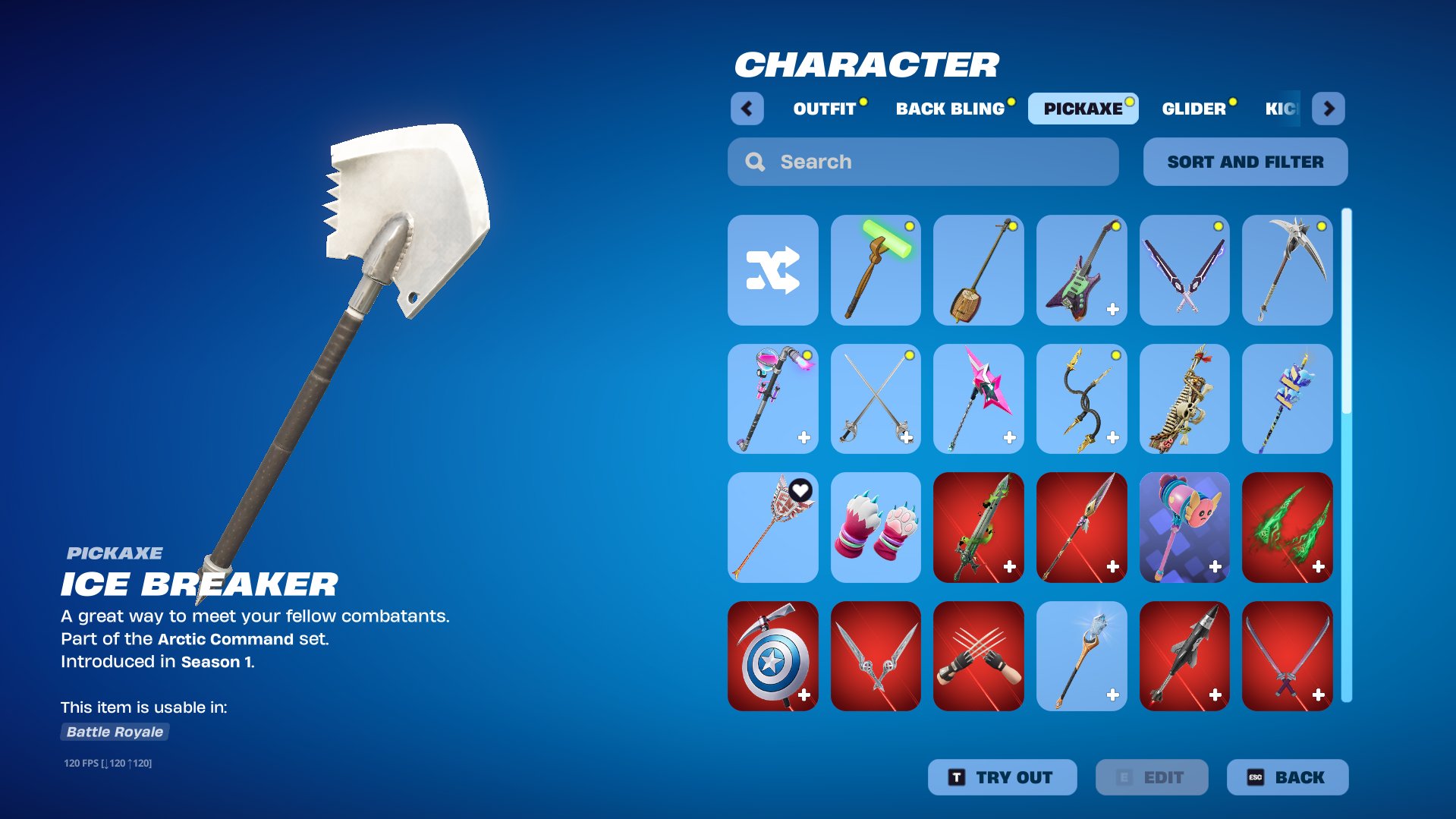The height and width of the screenshot is (819, 1456).
Task: Show next categories with right arrow
Action: tap(1329, 109)
